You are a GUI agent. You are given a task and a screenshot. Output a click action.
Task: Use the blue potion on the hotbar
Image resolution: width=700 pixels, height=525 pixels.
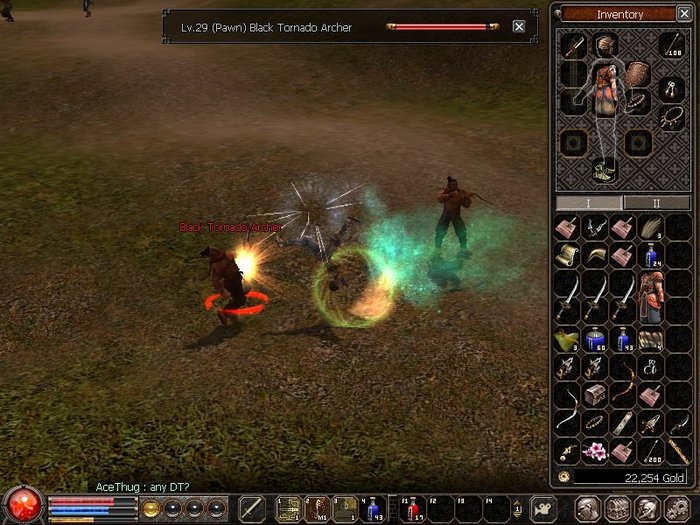point(373,510)
